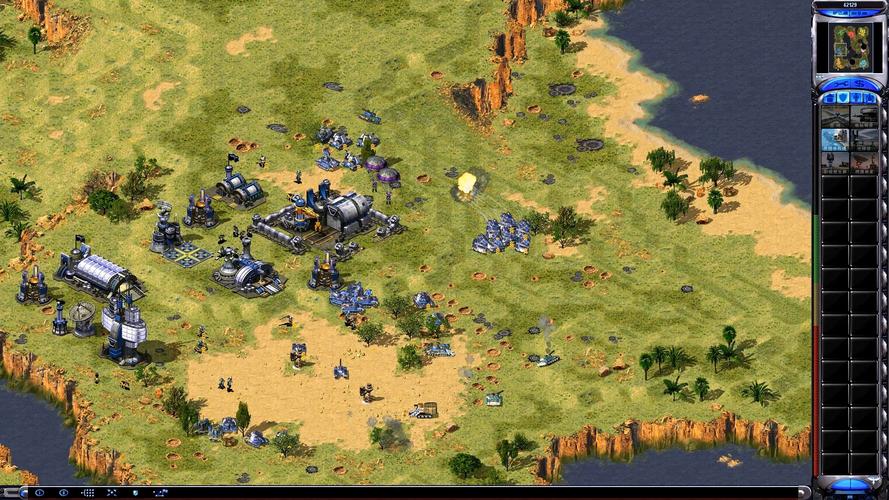Viewport: 889px width, 500px height.
Task: Switch to the infantry build tab
Action: (x=857, y=98)
